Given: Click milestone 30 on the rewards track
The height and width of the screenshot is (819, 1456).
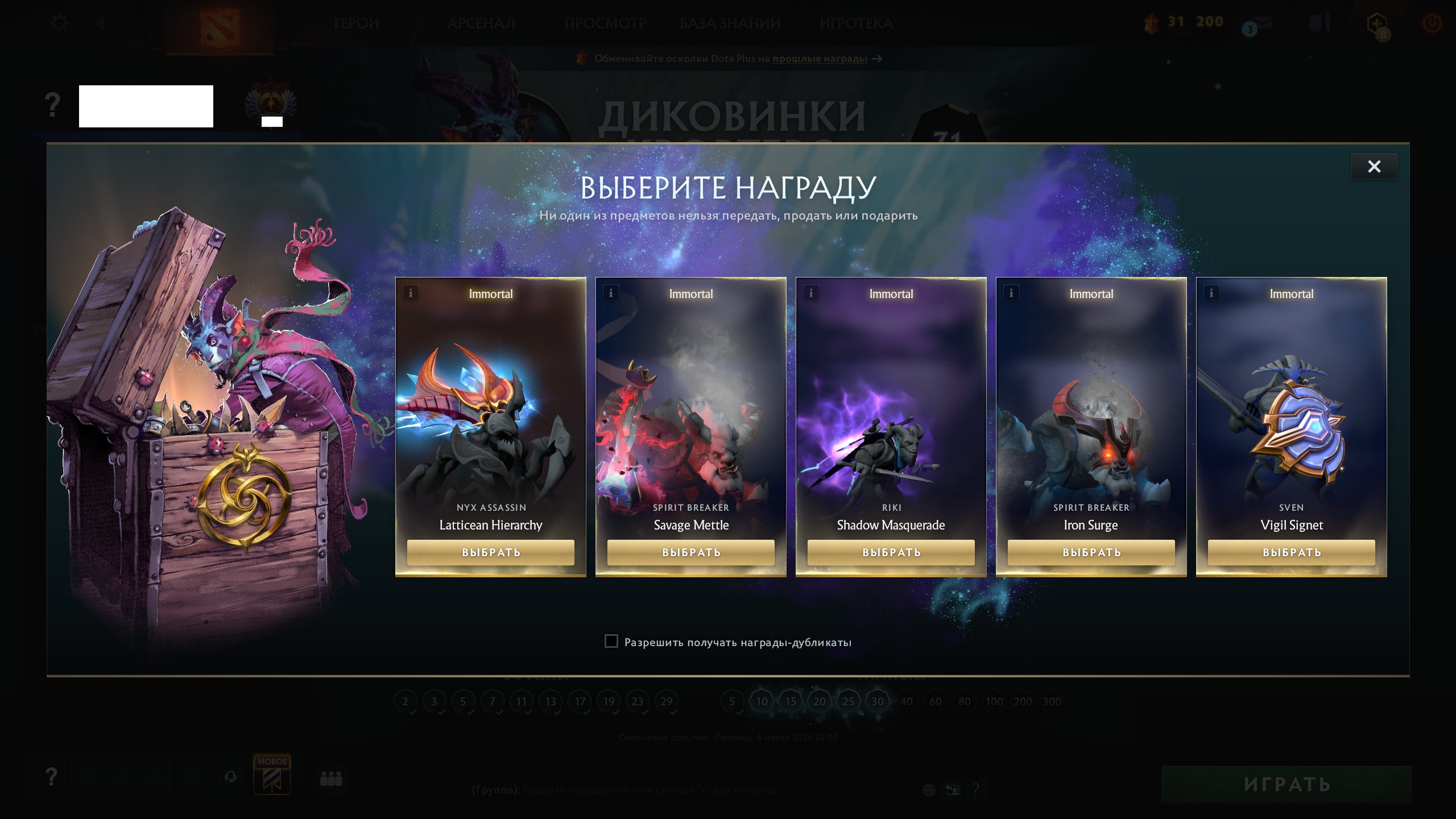Looking at the screenshot, I should click(878, 701).
